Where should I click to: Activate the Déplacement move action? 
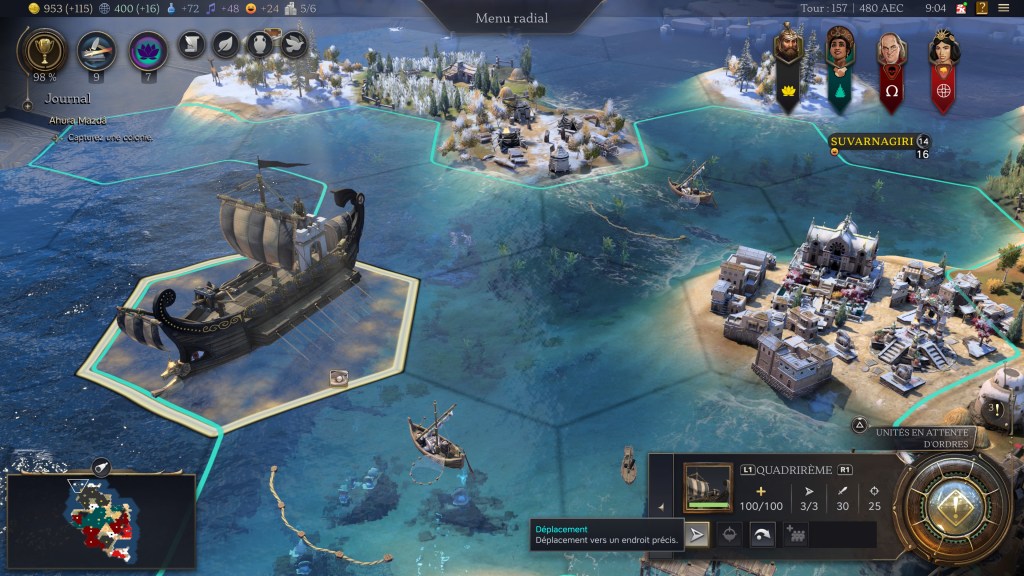[697, 535]
